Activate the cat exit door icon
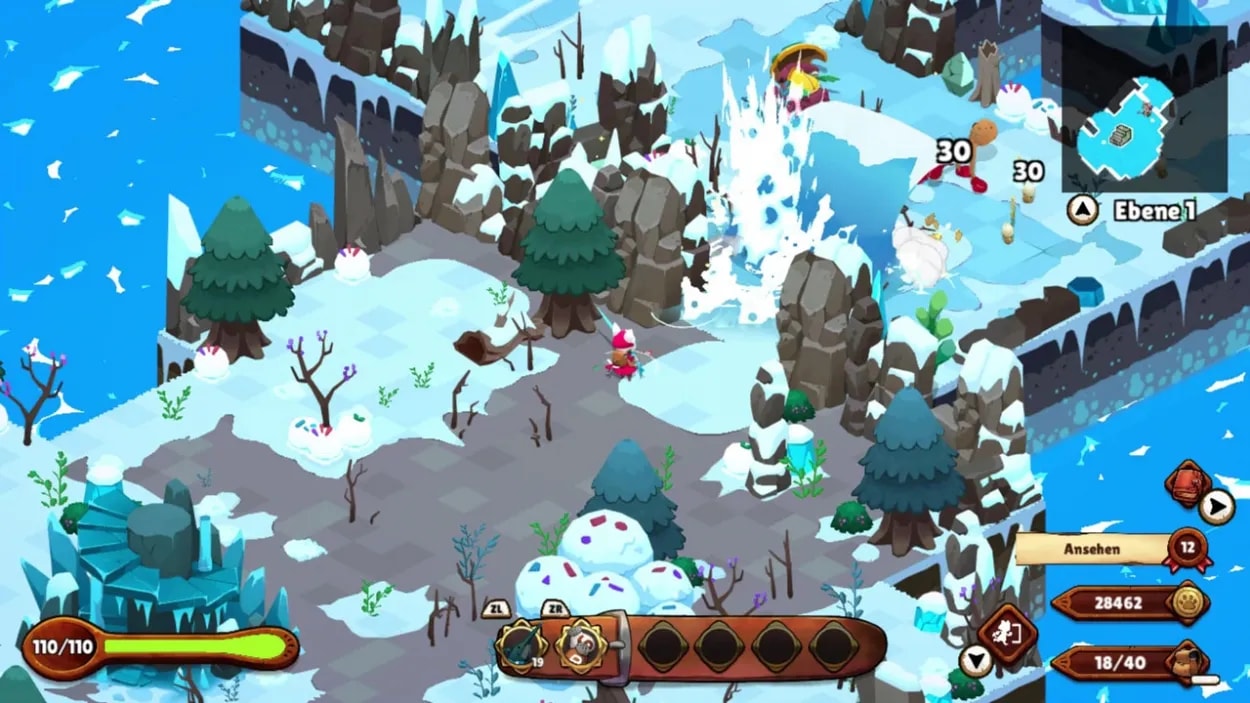1250x703 pixels. [1006, 637]
